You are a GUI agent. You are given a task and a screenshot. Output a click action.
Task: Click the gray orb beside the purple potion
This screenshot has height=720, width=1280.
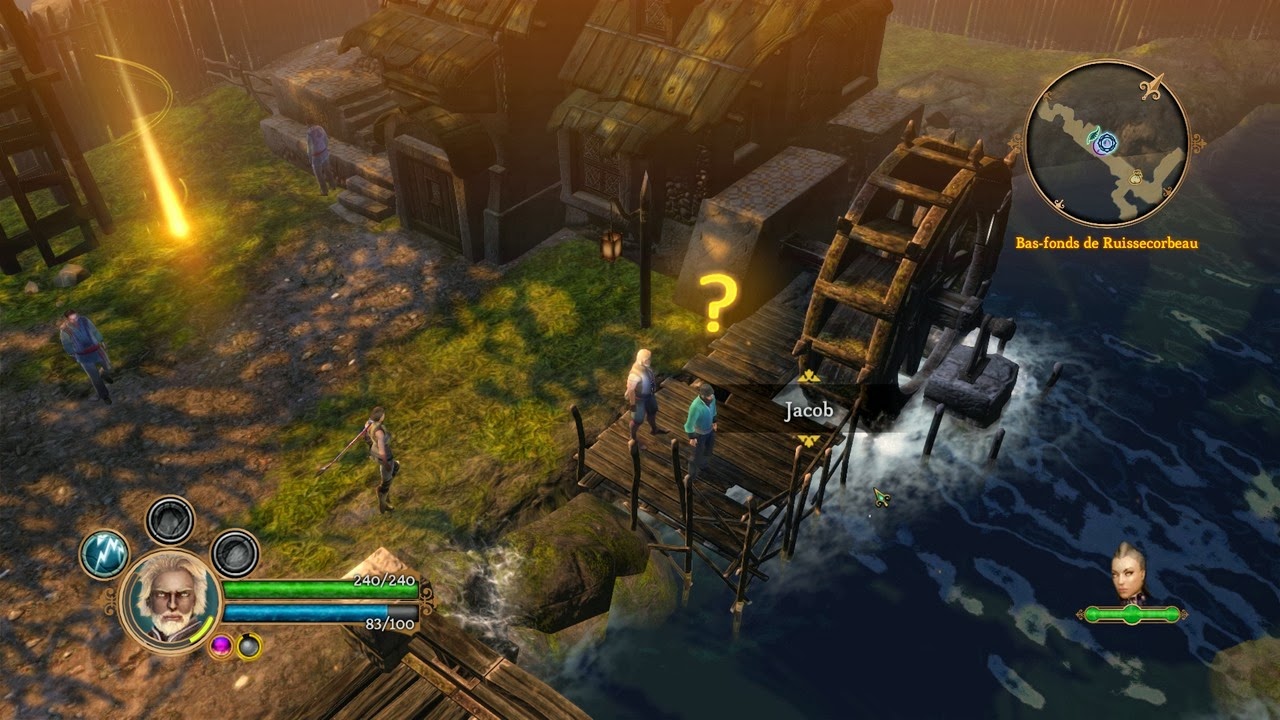click(x=247, y=646)
